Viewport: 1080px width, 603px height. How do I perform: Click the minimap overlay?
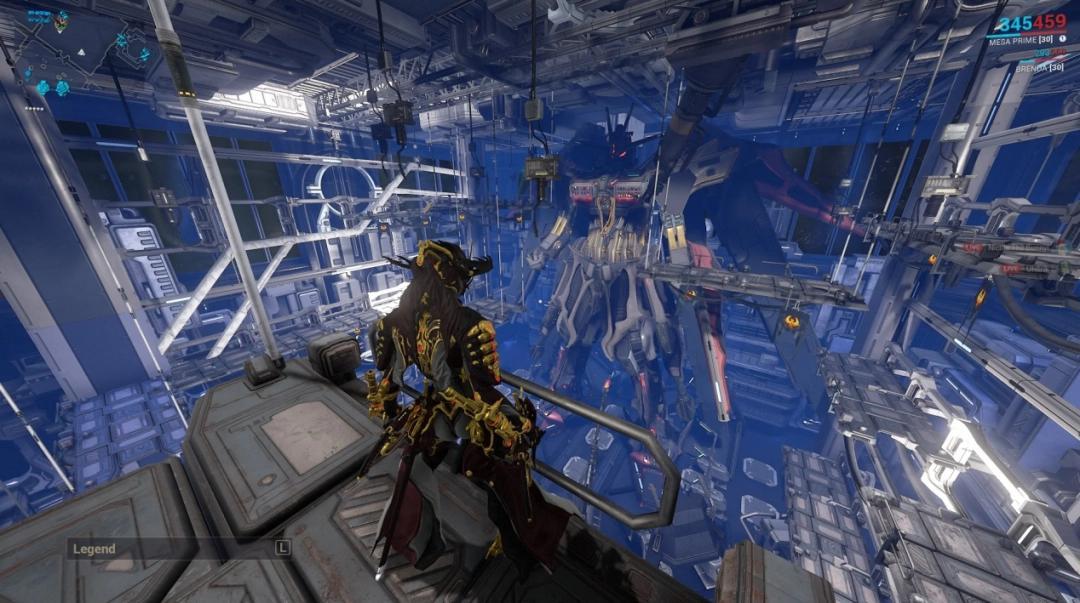coord(87,55)
